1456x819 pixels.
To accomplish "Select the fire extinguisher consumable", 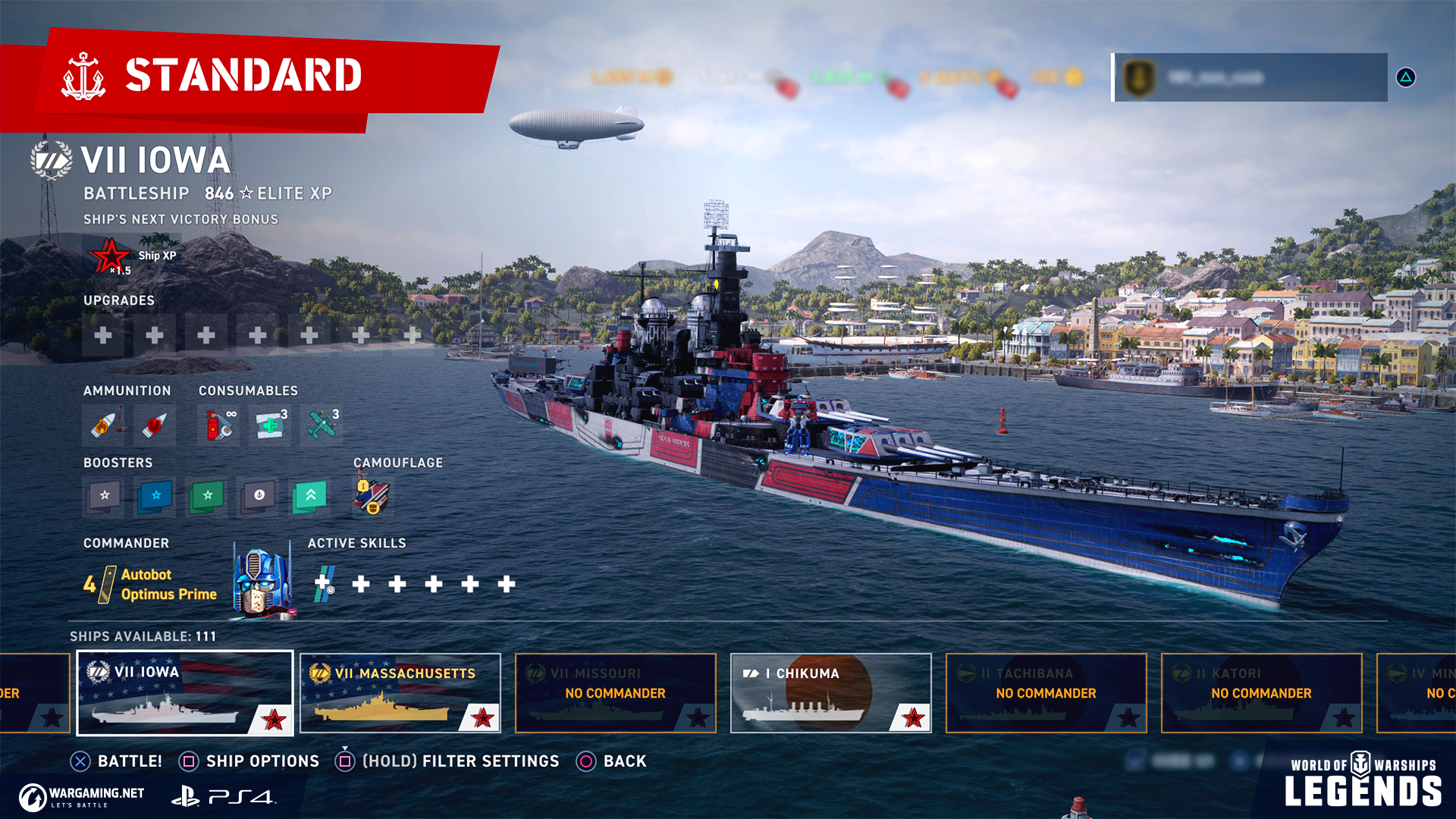I will (x=219, y=425).
